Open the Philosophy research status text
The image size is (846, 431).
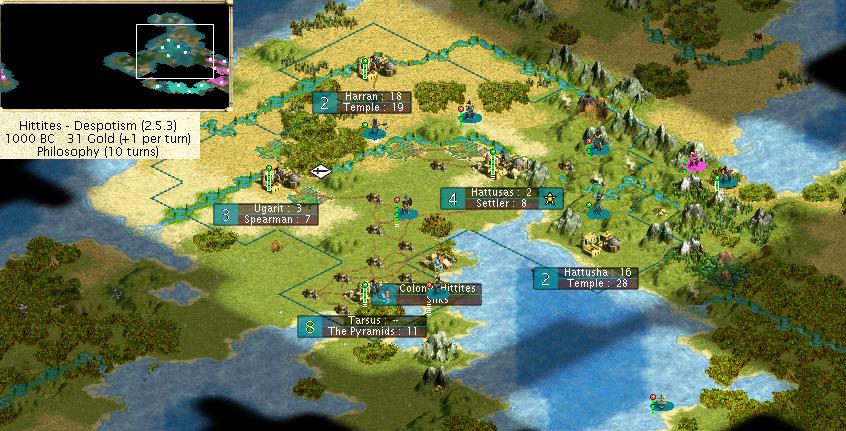[100, 151]
